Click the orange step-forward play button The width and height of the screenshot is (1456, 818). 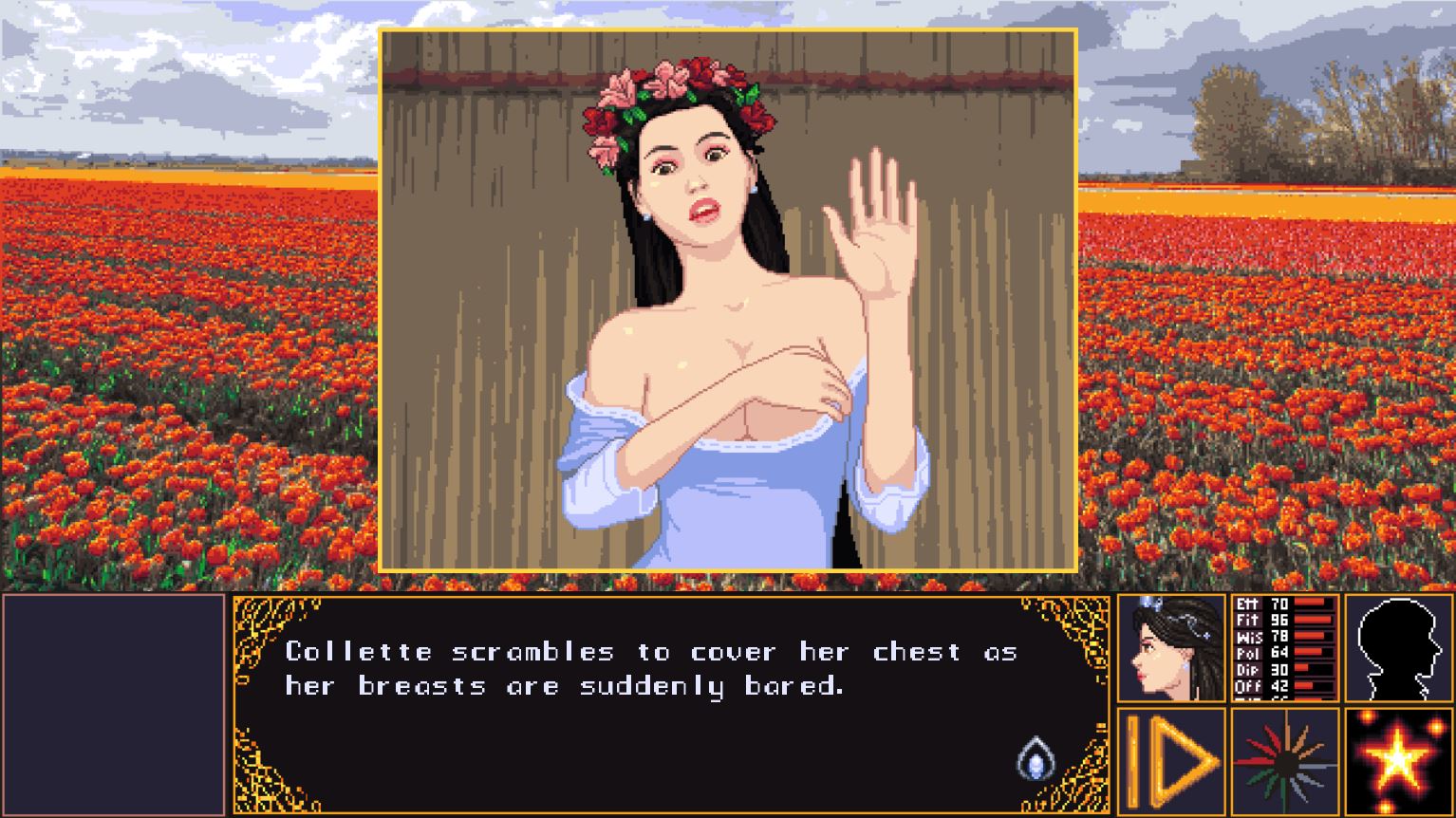pos(1171,761)
